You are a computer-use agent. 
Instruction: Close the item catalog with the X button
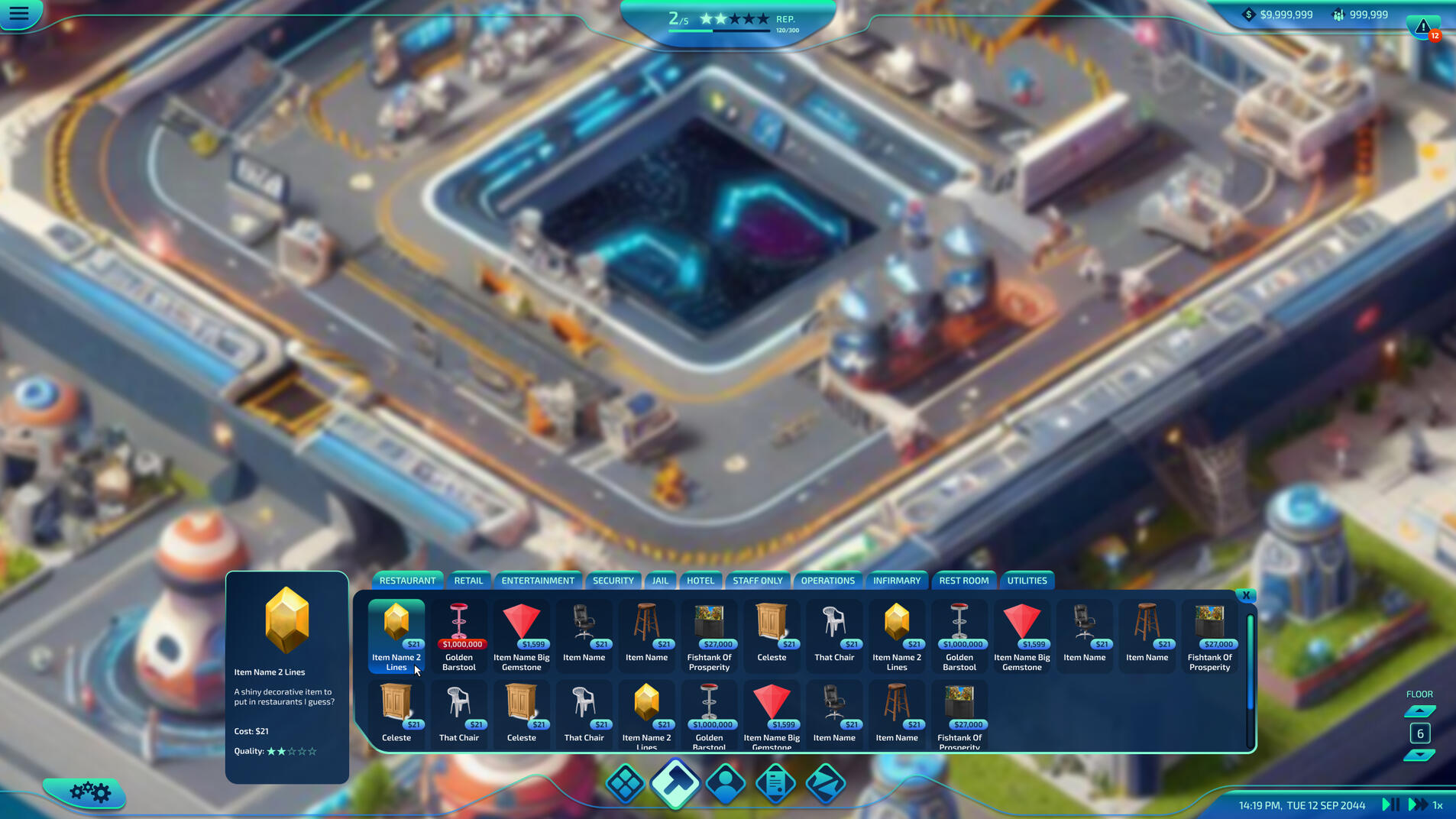(x=1246, y=595)
